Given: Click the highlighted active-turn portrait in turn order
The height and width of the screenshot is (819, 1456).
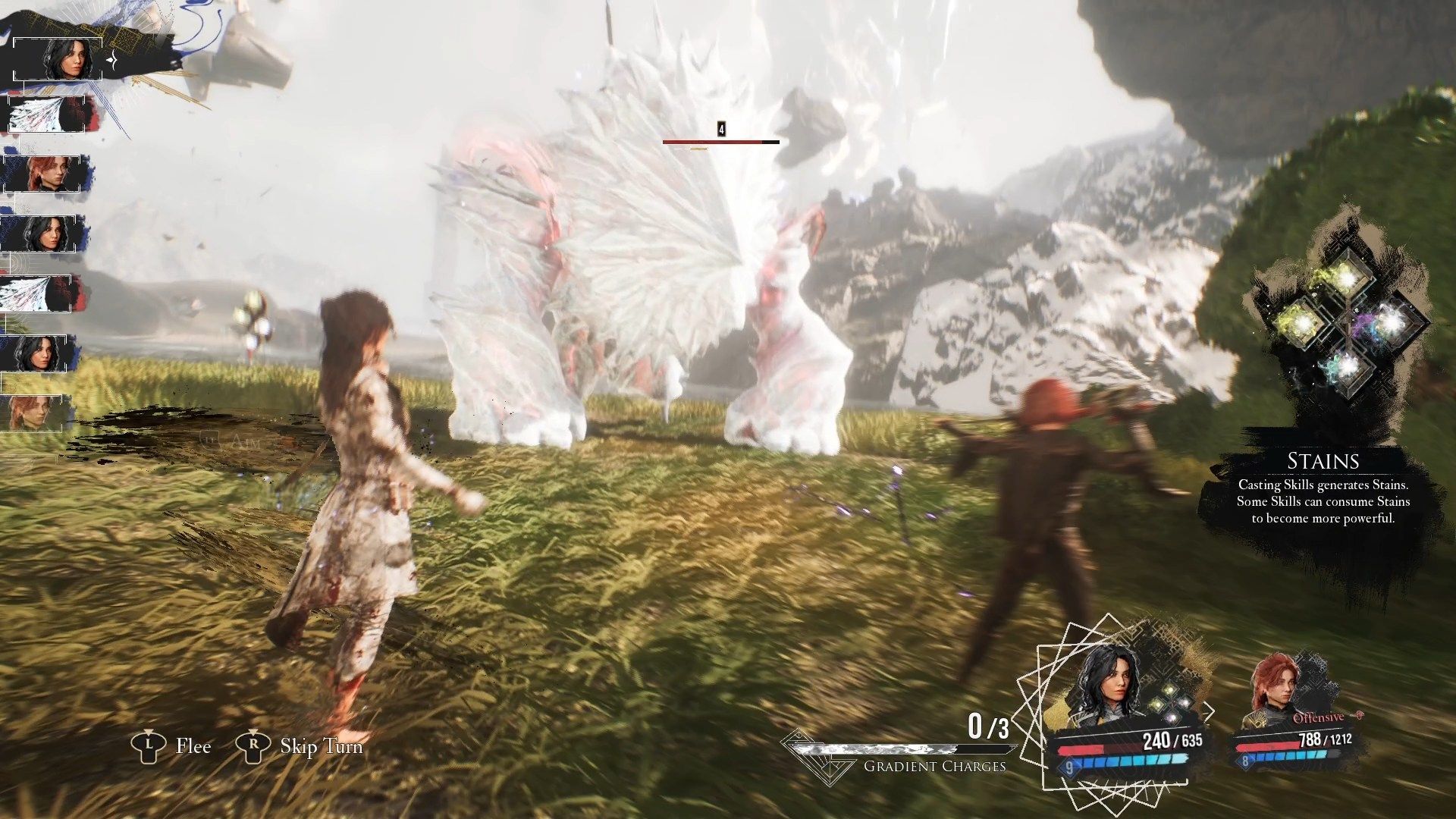Looking at the screenshot, I should 59,58.
